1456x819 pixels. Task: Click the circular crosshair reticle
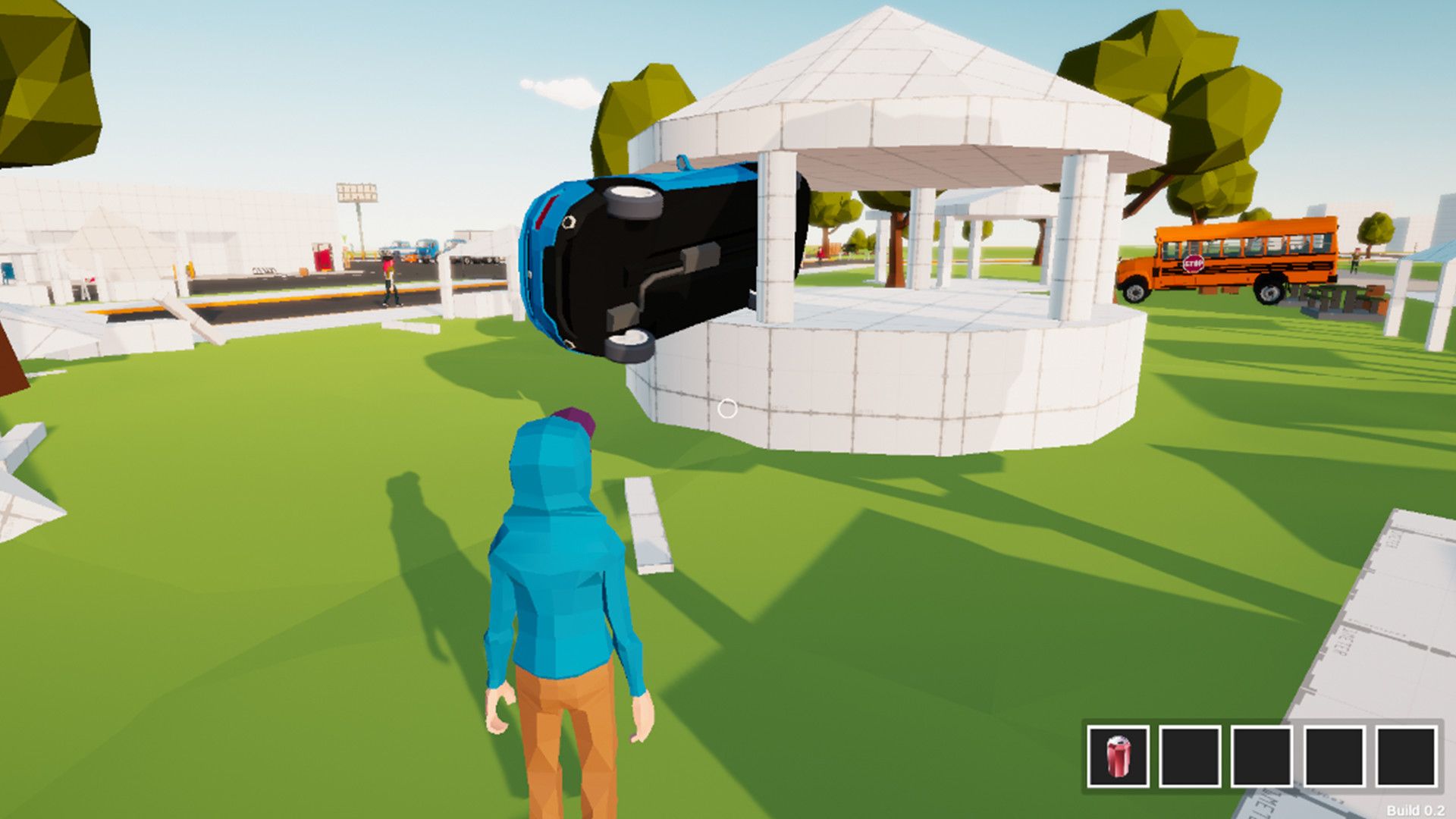click(729, 408)
